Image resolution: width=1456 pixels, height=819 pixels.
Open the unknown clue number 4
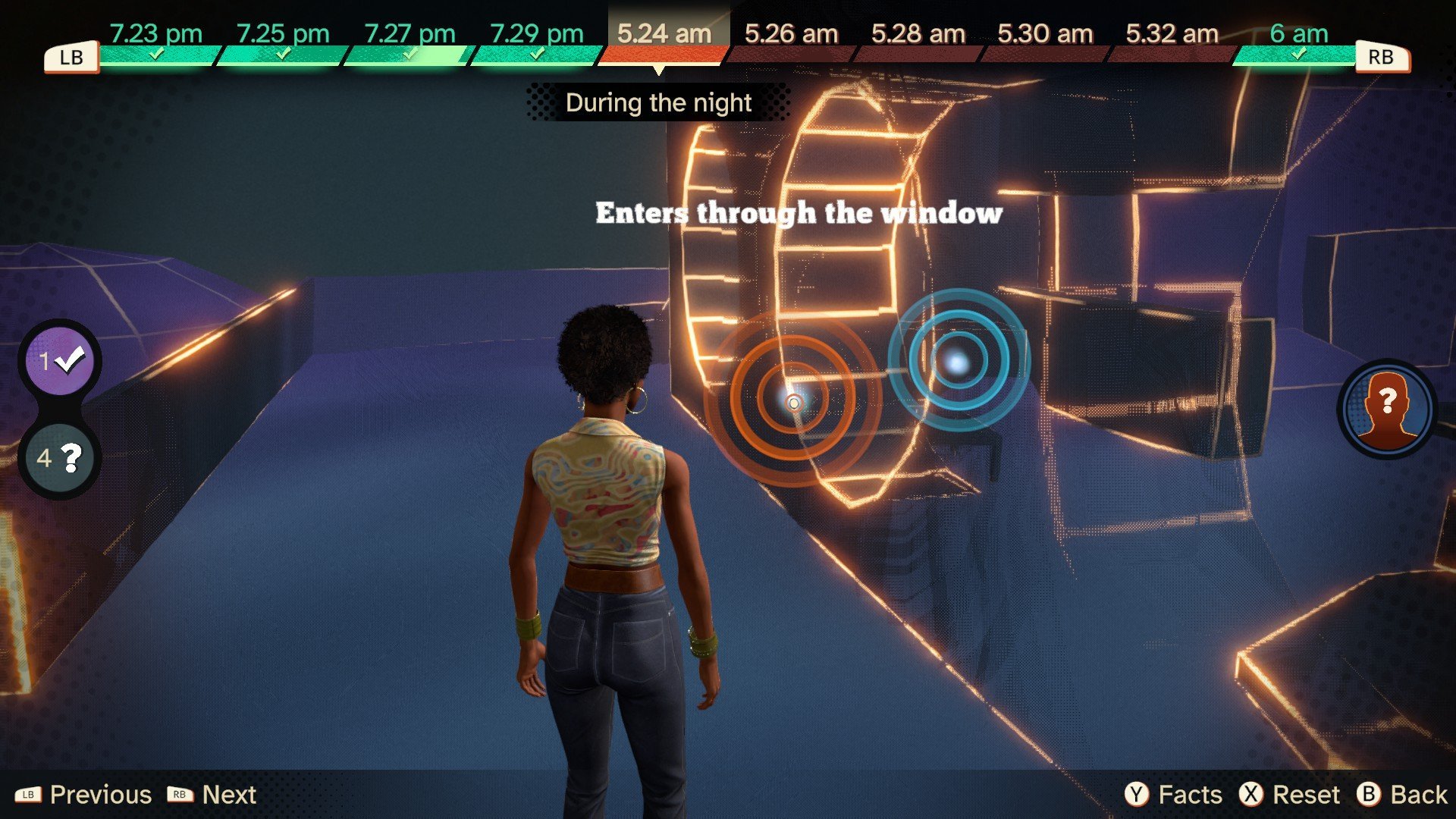point(60,458)
